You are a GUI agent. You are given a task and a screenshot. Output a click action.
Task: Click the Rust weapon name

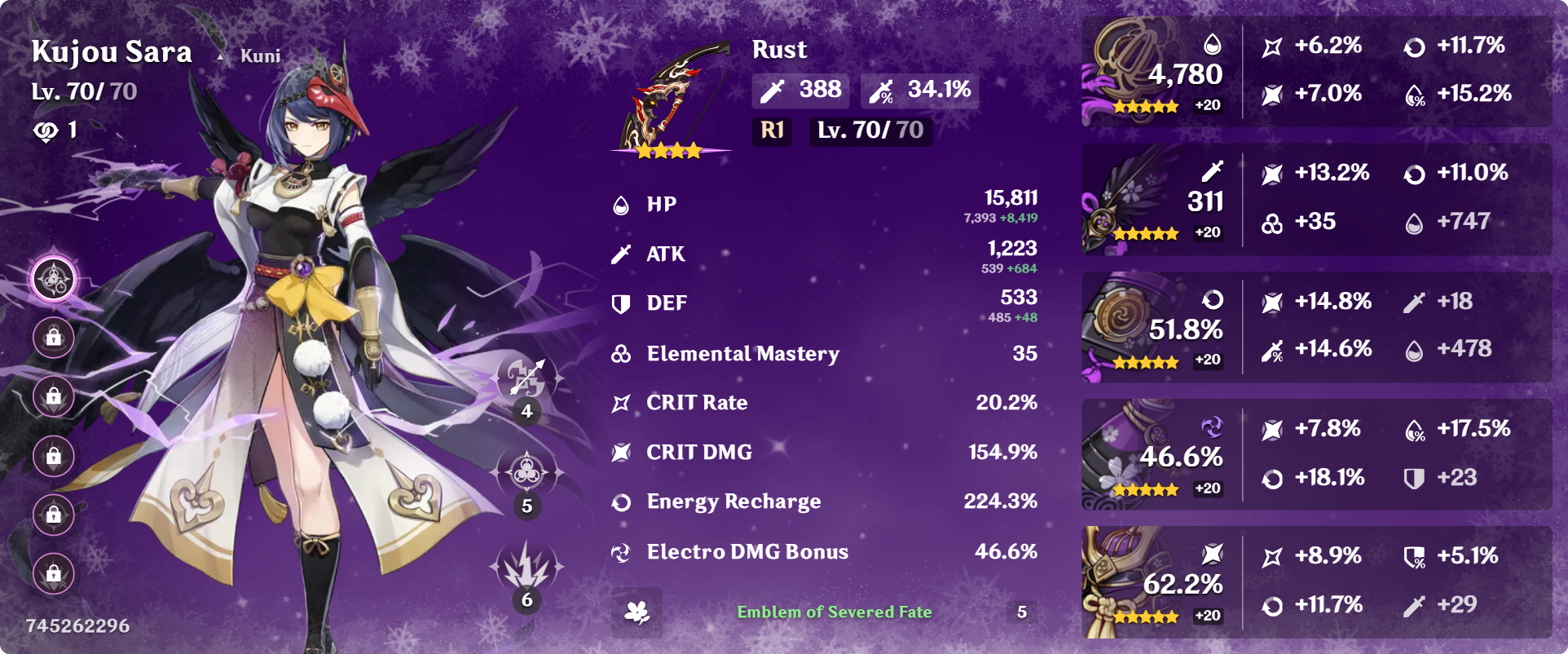tap(778, 50)
